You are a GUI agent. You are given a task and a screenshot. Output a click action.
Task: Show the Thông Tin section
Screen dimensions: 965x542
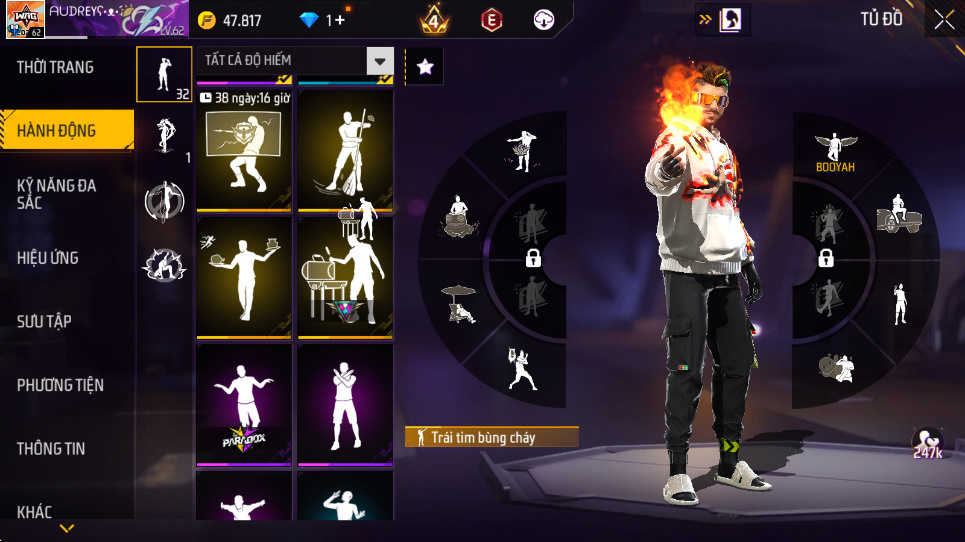tap(51, 448)
